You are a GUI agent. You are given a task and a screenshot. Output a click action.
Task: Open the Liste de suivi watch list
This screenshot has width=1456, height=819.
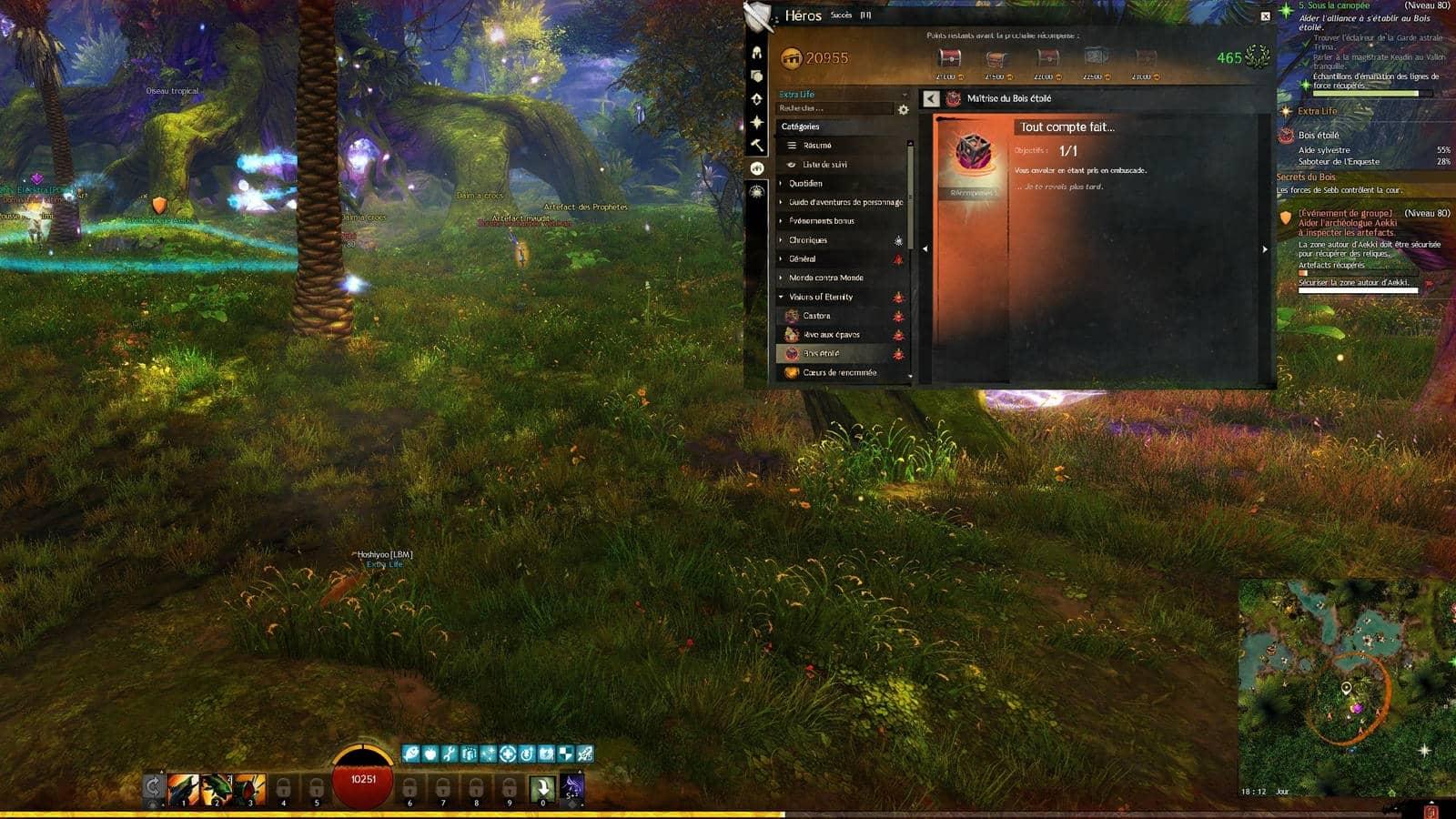pyautogui.click(x=824, y=165)
